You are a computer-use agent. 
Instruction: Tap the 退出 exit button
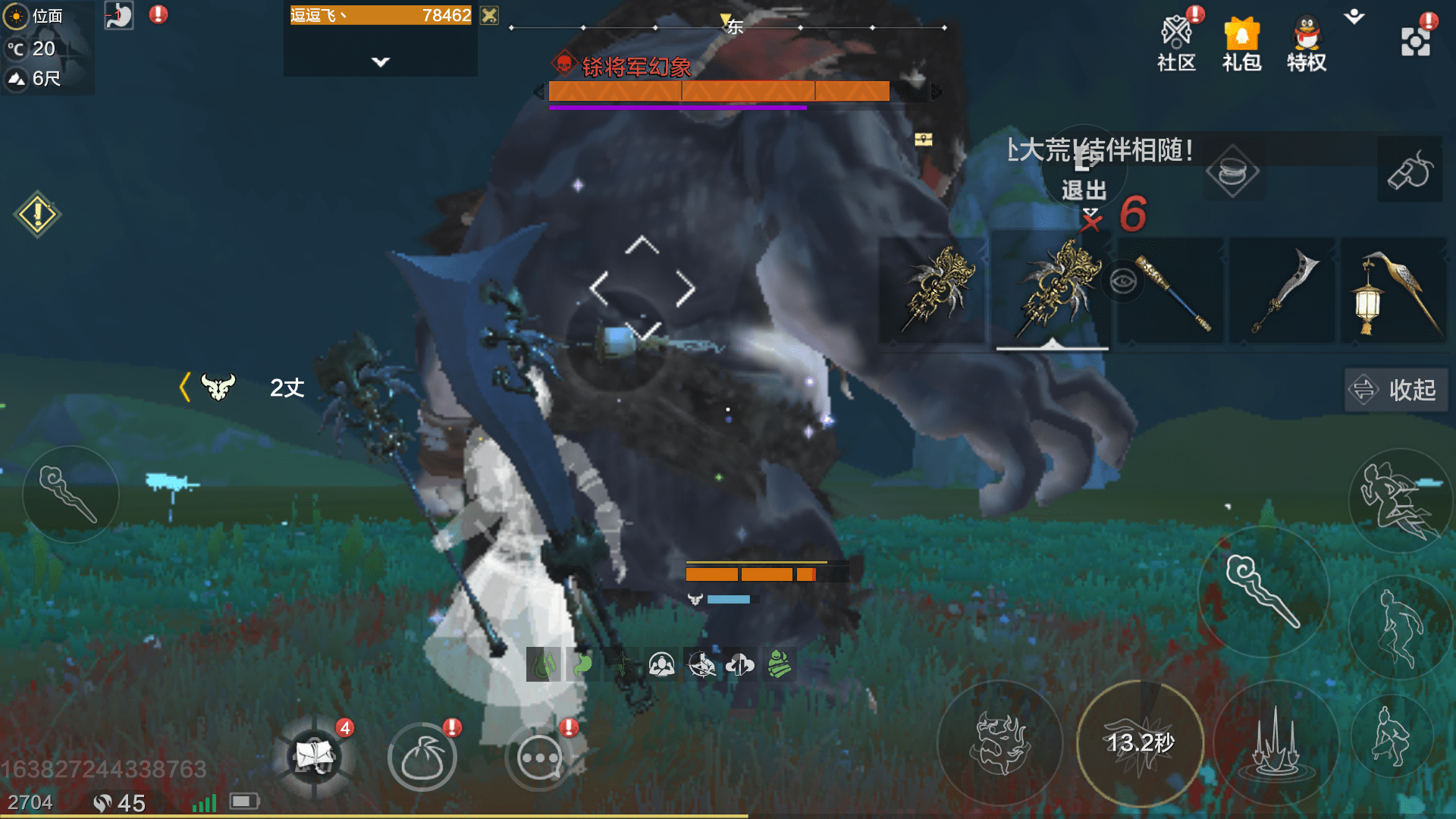[x=1084, y=174]
